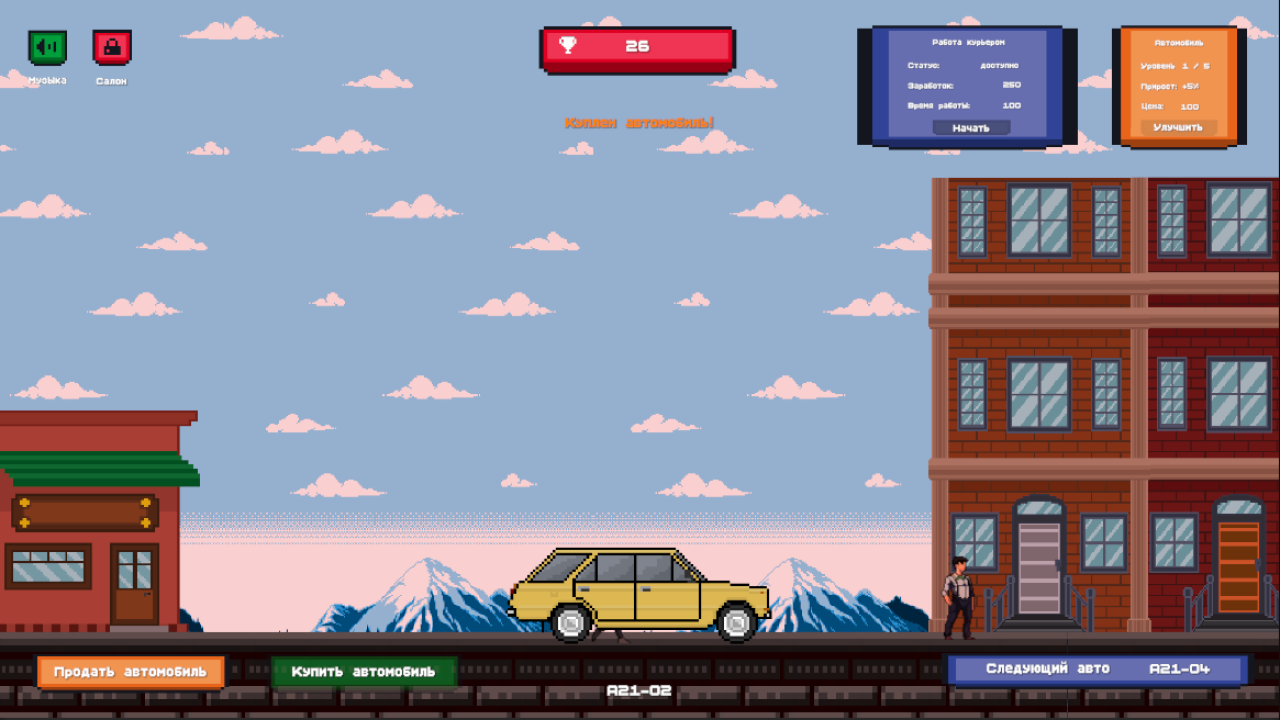
Task: Click Продать автомобиль to sell the car
Action: pyautogui.click(x=129, y=671)
